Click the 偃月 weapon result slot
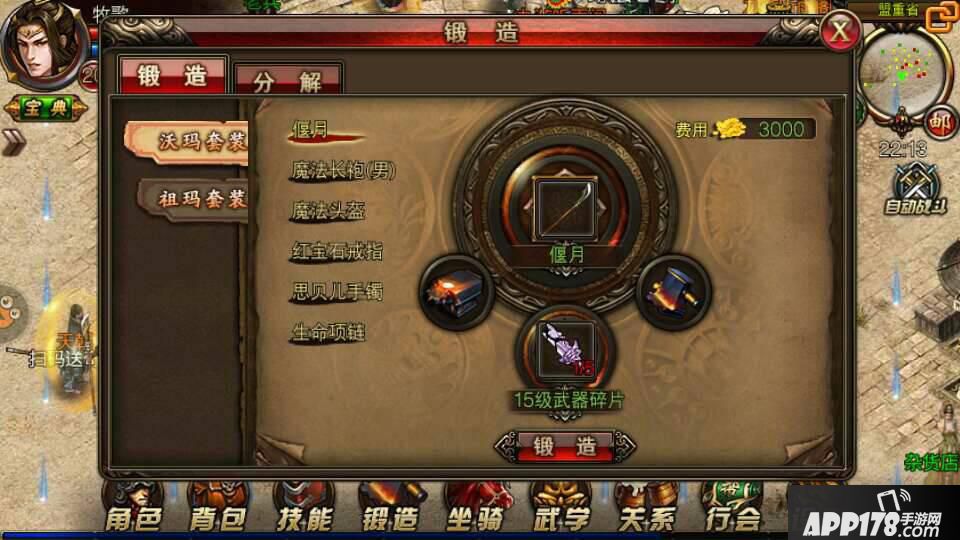Screen dimensions: 960x540 565,208
